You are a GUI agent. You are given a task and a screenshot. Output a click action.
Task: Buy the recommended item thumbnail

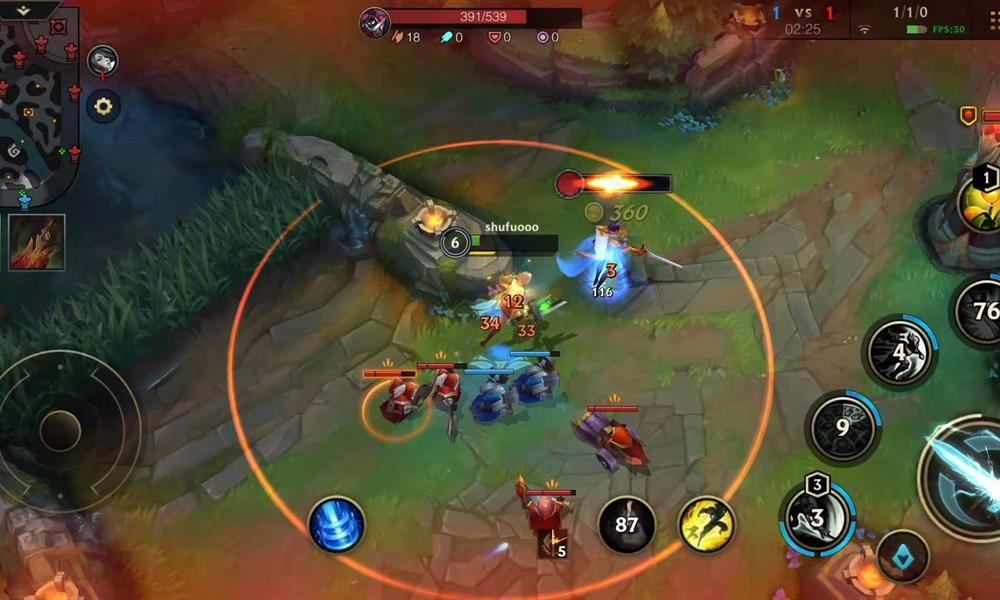[x=38, y=242]
